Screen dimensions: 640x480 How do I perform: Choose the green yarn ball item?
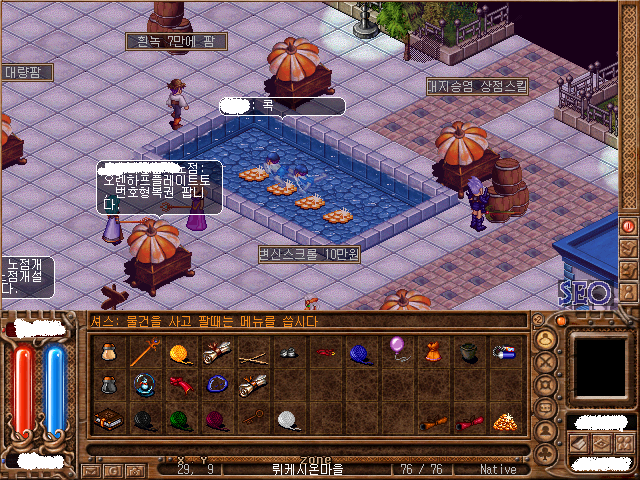178,420
